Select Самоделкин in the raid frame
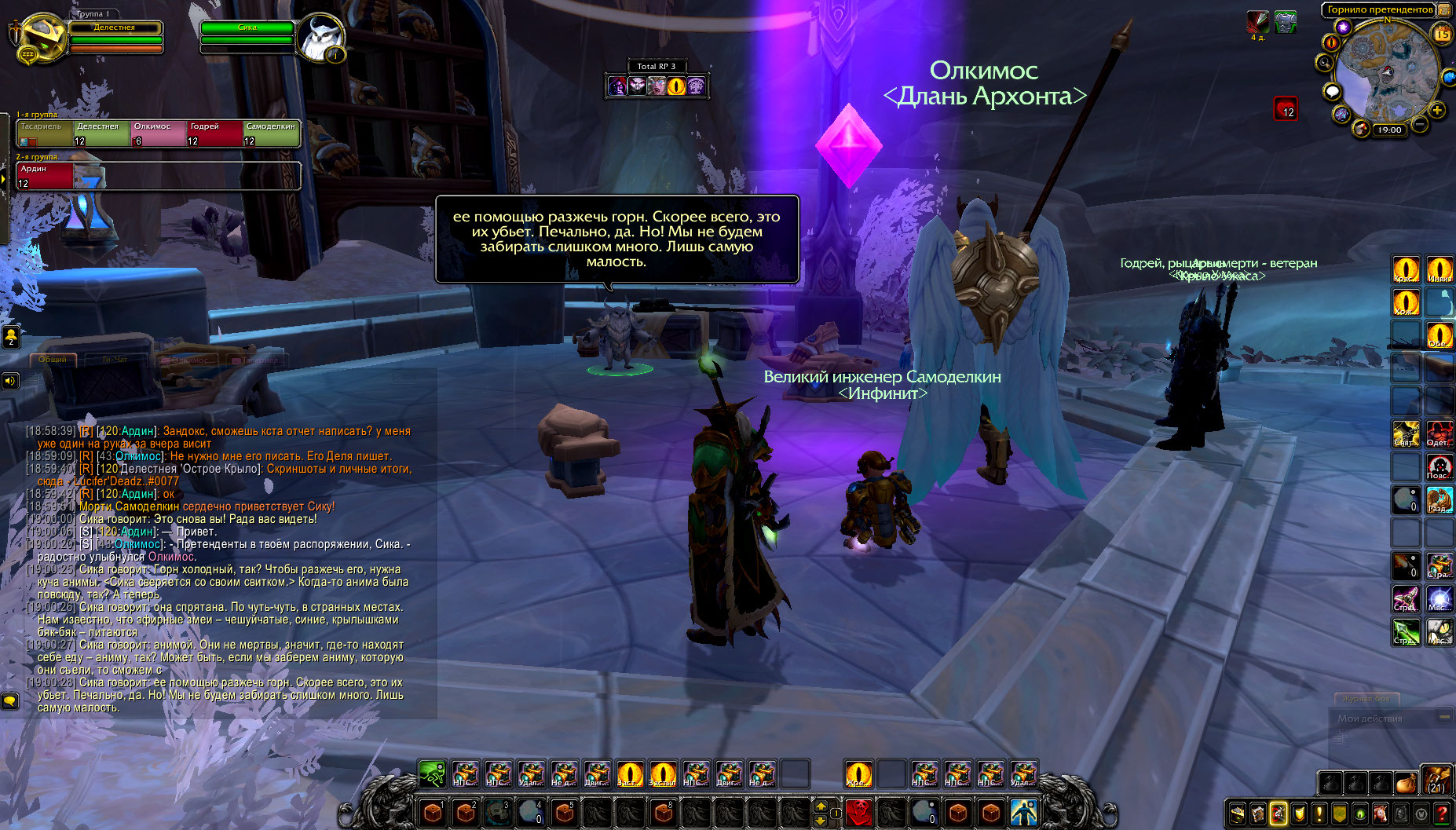Viewport: 1456px width, 830px height. click(x=271, y=133)
